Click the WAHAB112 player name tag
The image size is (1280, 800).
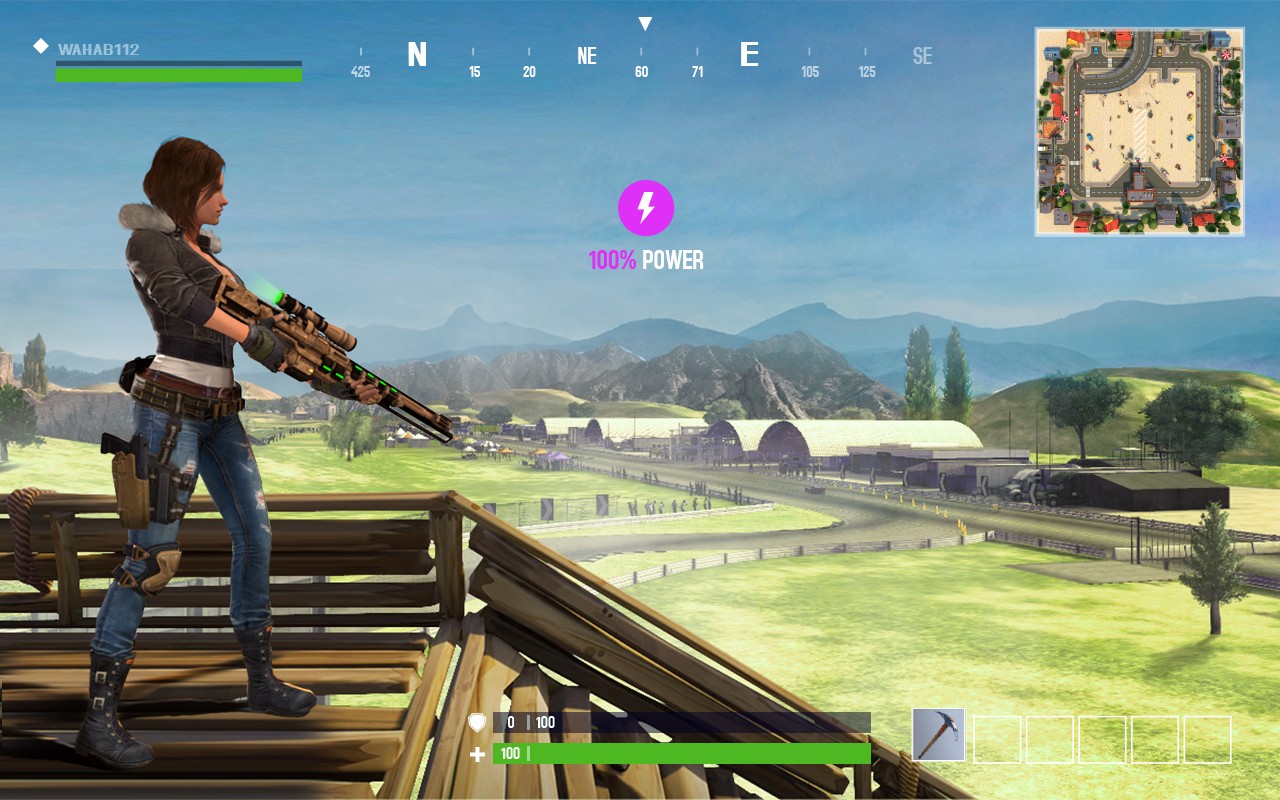[x=98, y=49]
